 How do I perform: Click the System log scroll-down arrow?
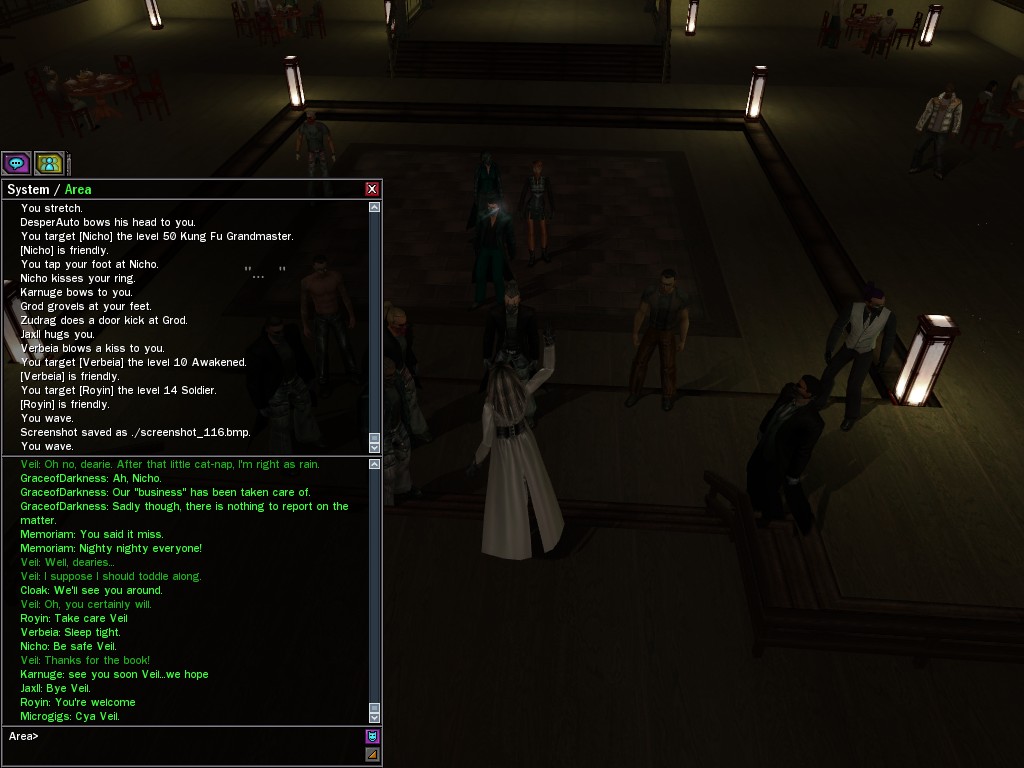[x=374, y=445]
